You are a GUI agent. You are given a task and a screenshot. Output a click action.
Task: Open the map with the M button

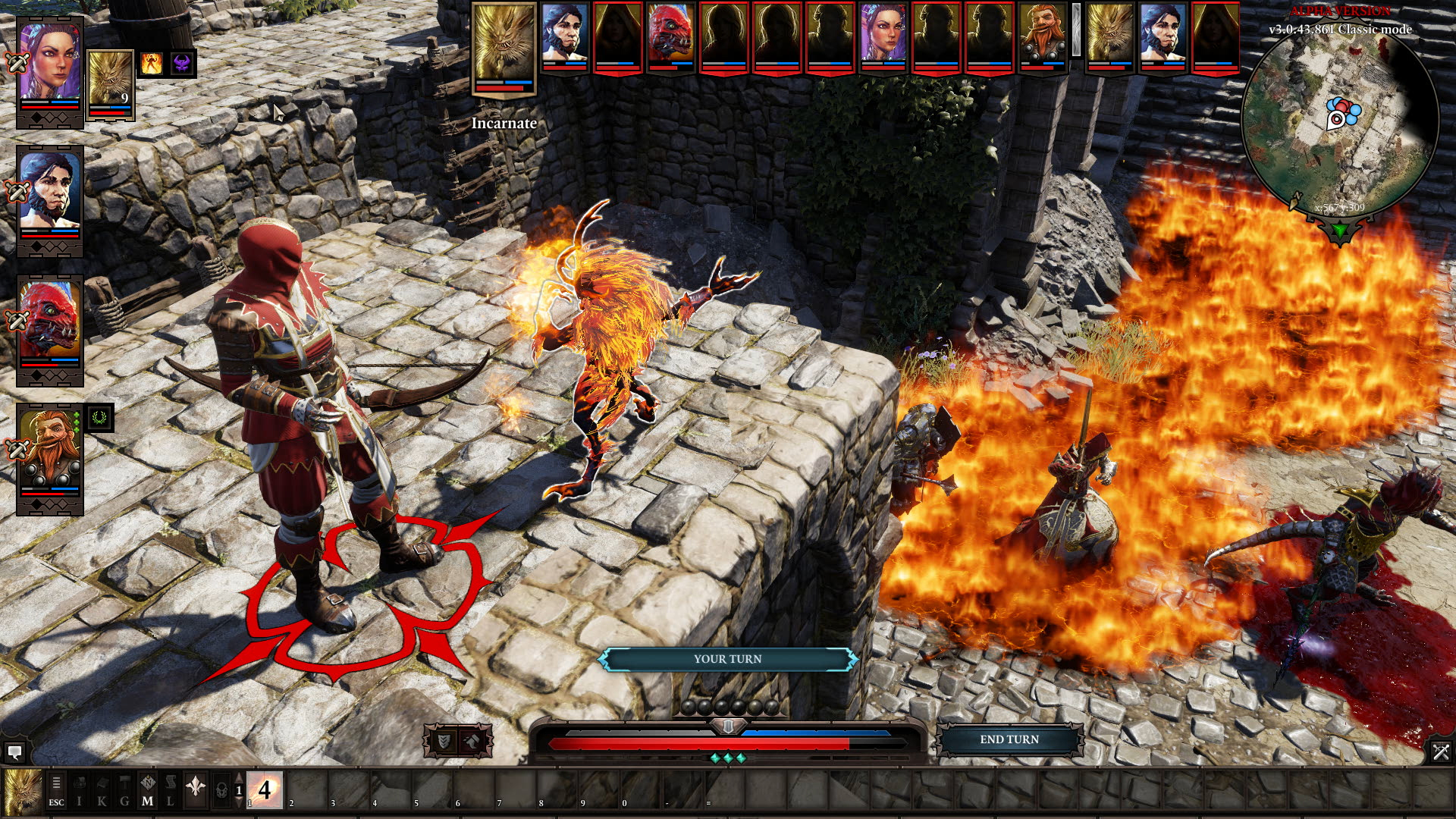click(148, 791)
